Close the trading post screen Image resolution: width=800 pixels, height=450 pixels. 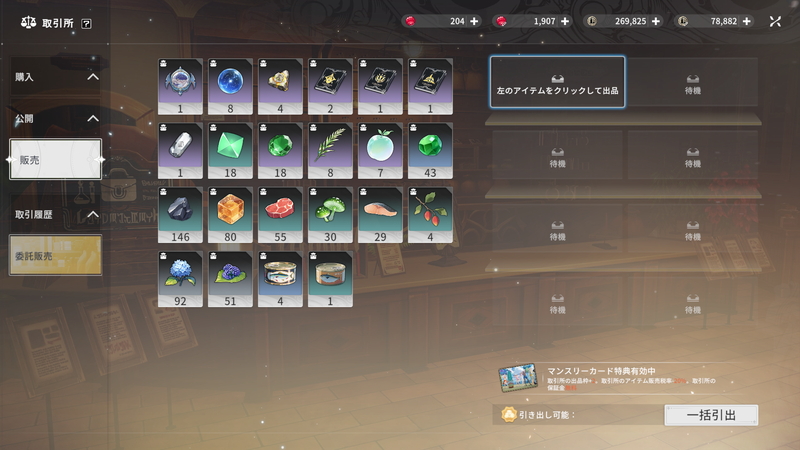776,21
